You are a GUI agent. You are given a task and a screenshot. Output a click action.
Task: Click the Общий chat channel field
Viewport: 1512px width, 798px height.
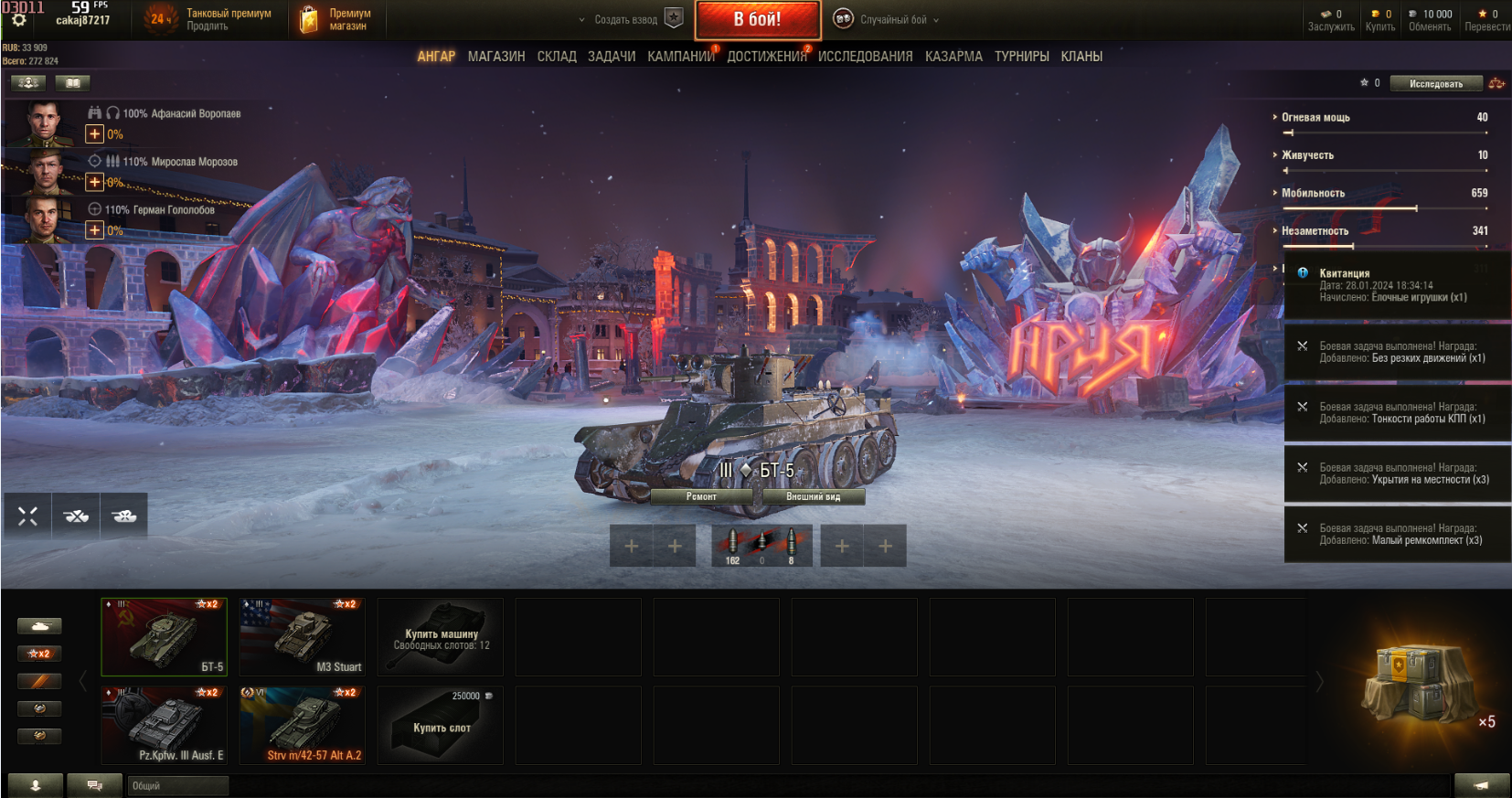point(177,786)
